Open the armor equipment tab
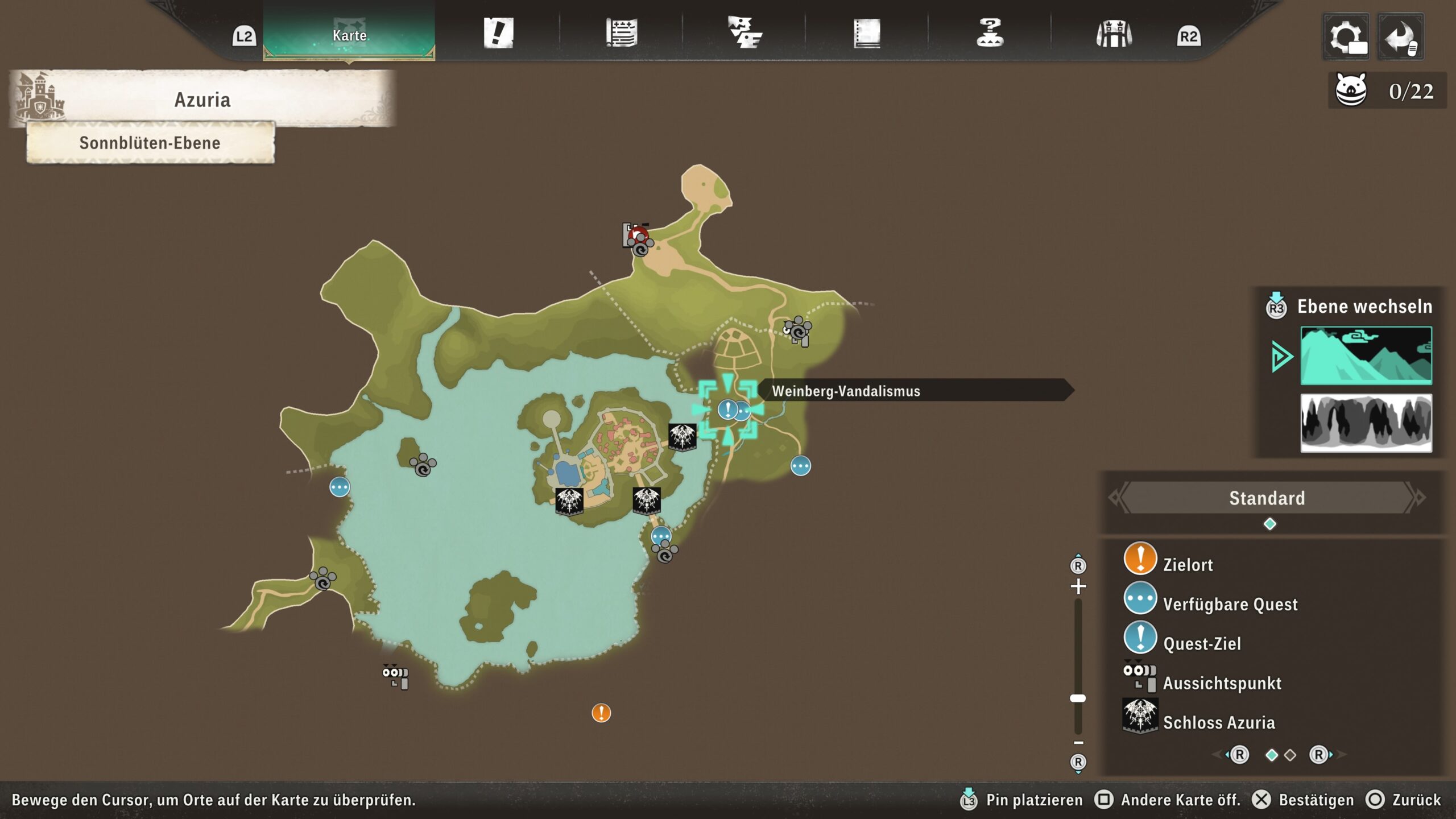Image resolution: width=1456 pixels, height=819 pixels. pos(1114,34)
